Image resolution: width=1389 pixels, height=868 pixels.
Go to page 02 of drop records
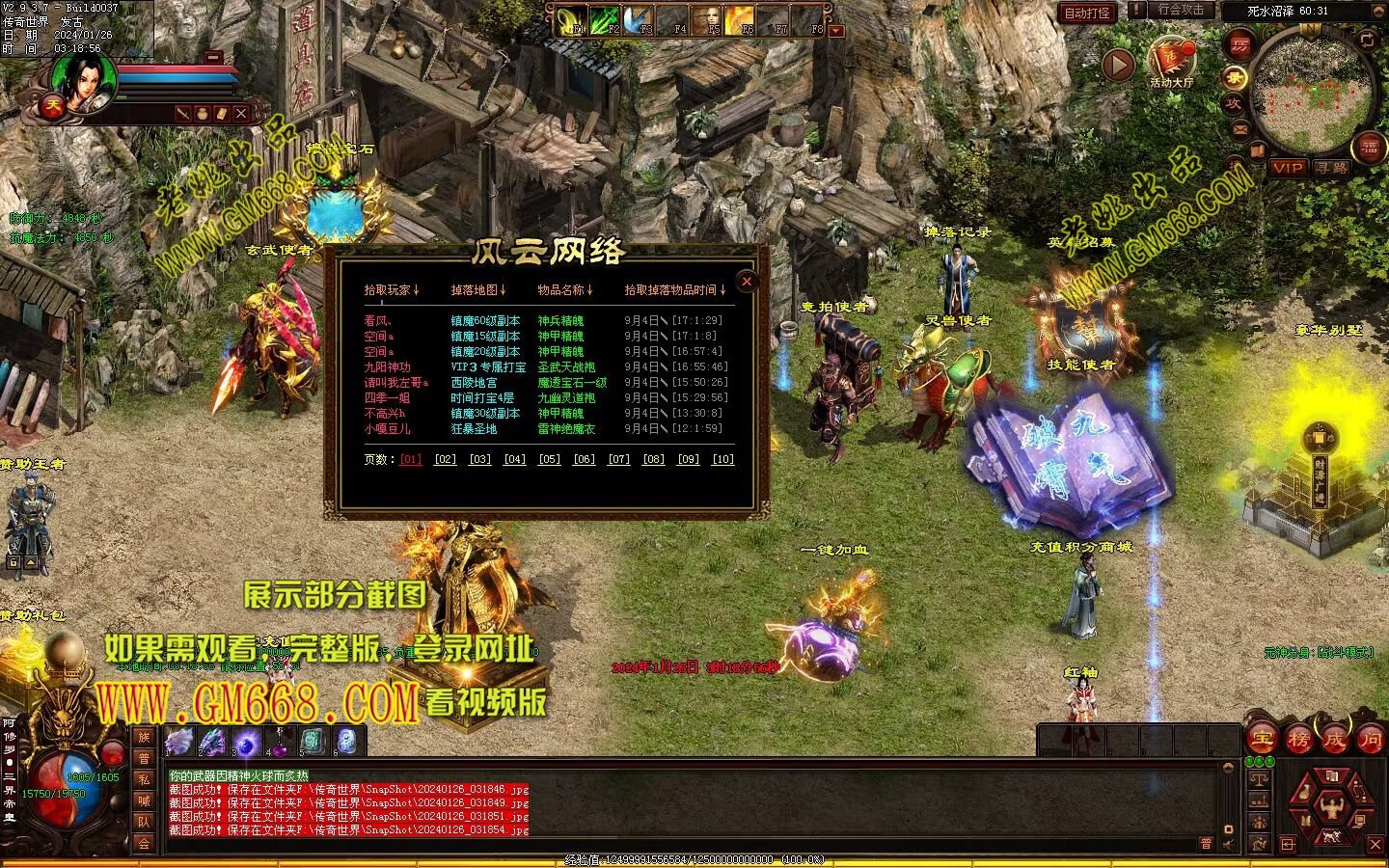click(445, 459)
